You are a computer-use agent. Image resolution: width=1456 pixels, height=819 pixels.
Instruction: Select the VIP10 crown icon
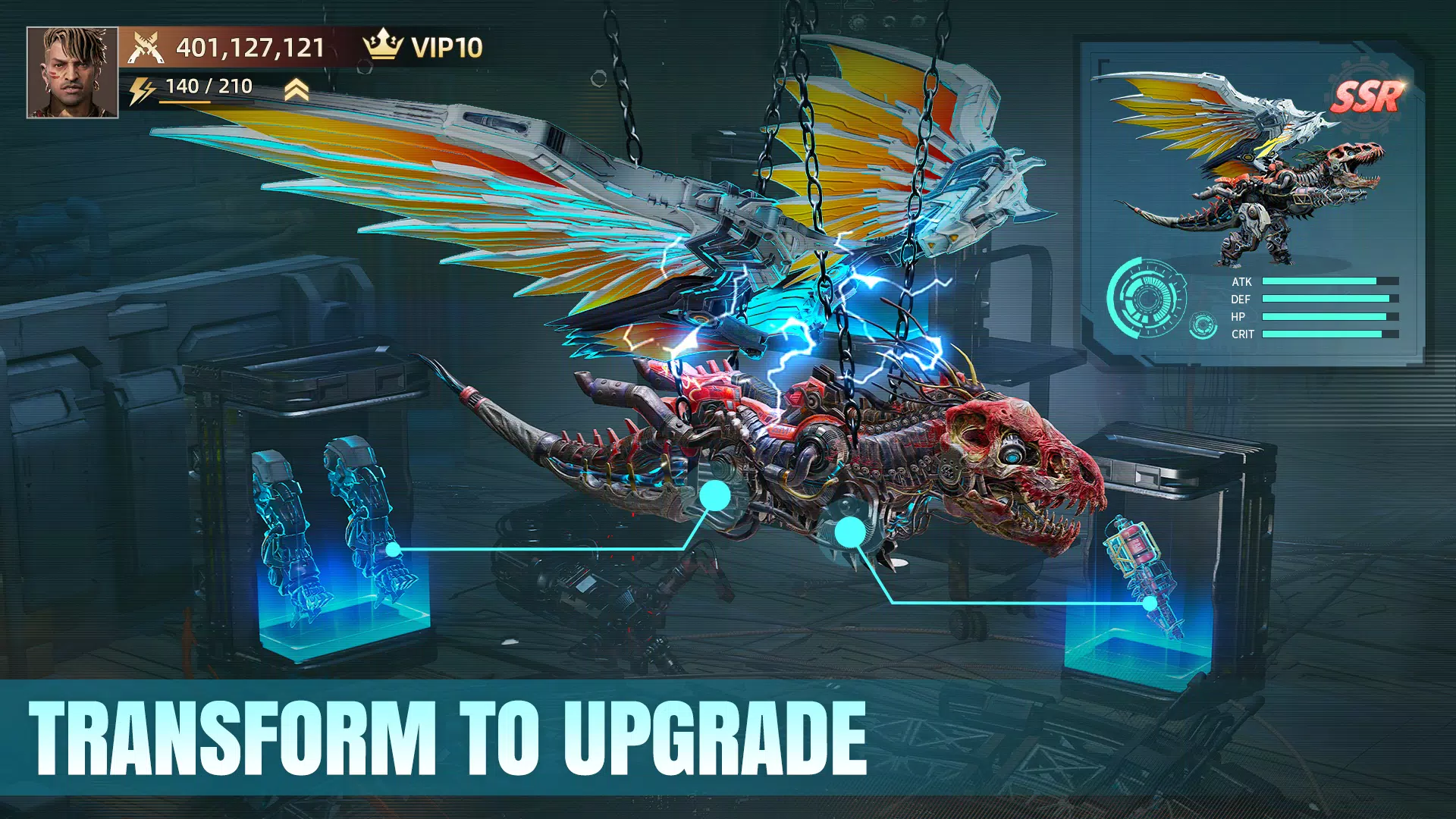[x=383, y=47]
